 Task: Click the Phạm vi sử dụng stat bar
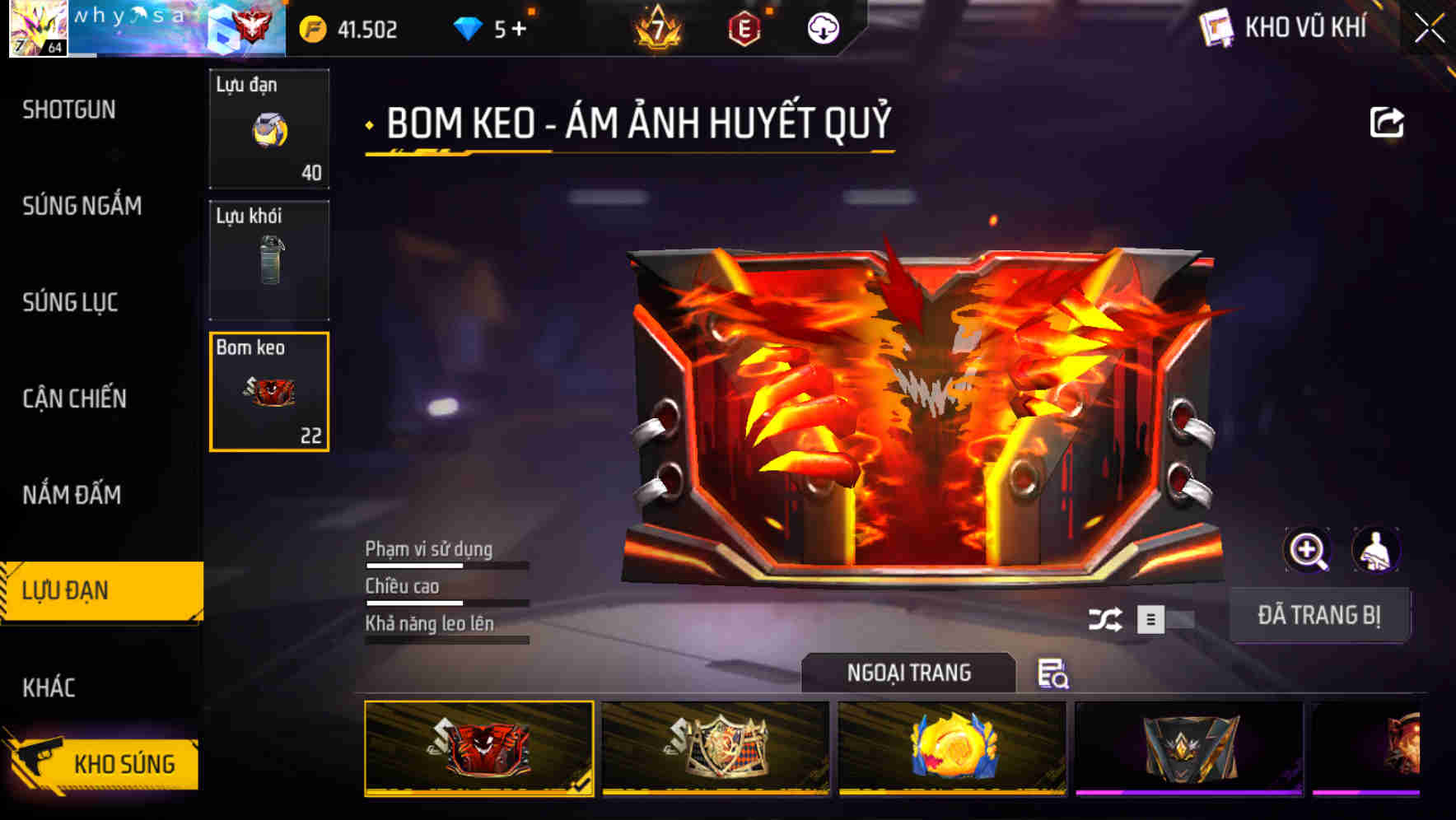click(x=449, y=566)
